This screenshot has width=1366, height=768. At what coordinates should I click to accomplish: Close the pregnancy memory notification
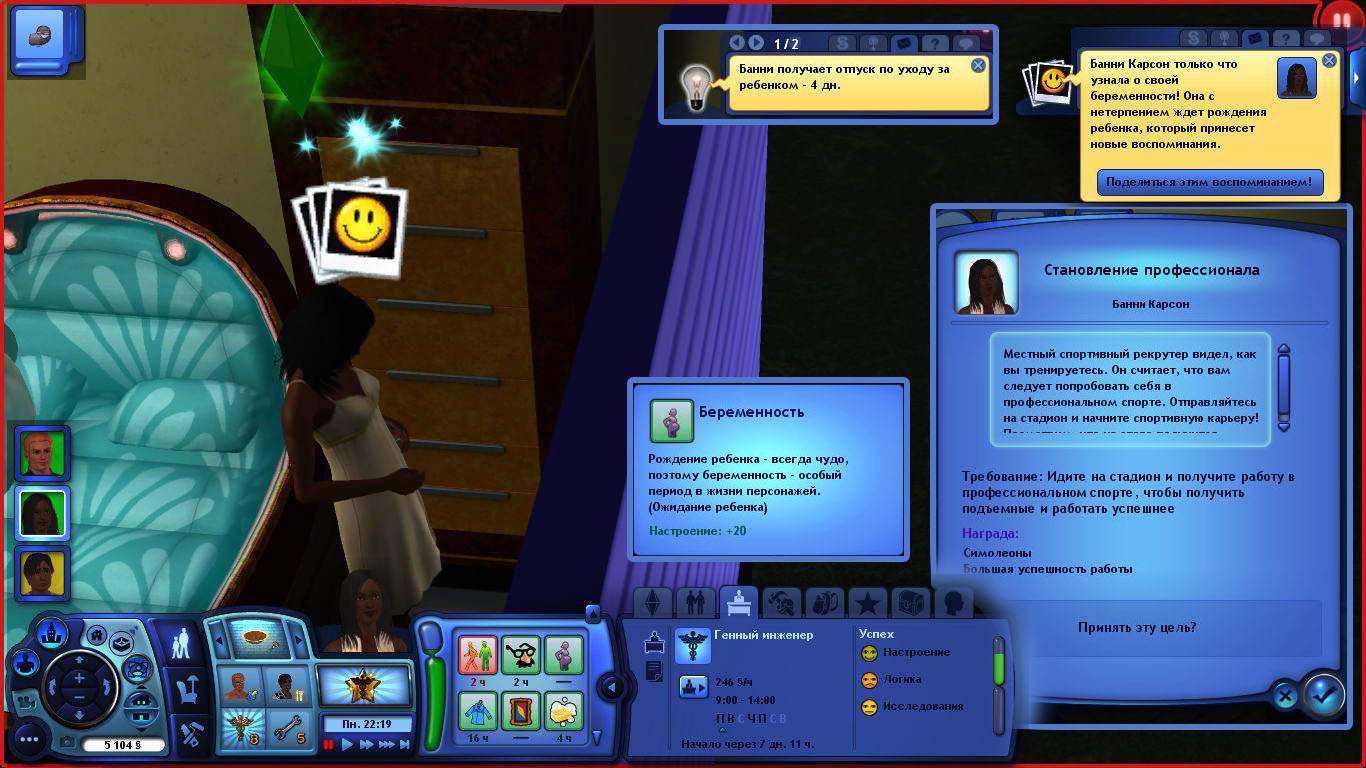point(1329,61)
